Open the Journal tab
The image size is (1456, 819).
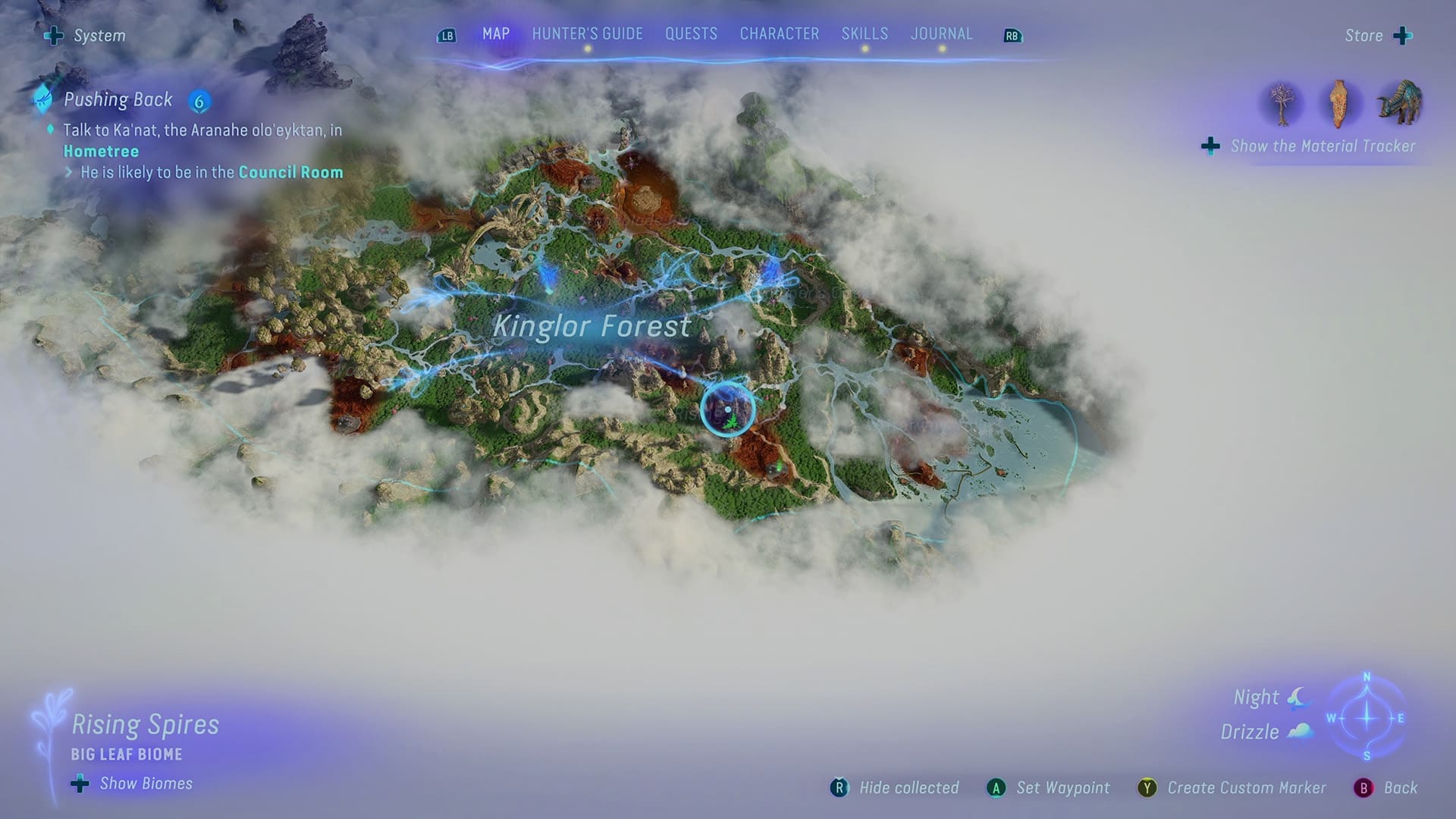pyautogui.click(x=942, y=33)
